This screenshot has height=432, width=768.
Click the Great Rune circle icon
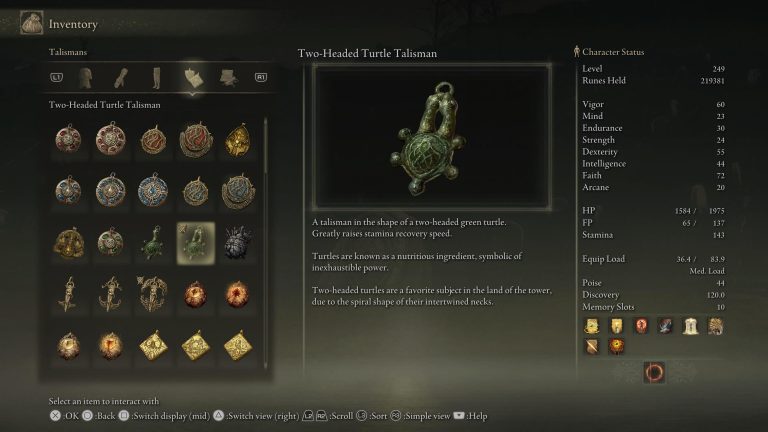click(654, 372)
